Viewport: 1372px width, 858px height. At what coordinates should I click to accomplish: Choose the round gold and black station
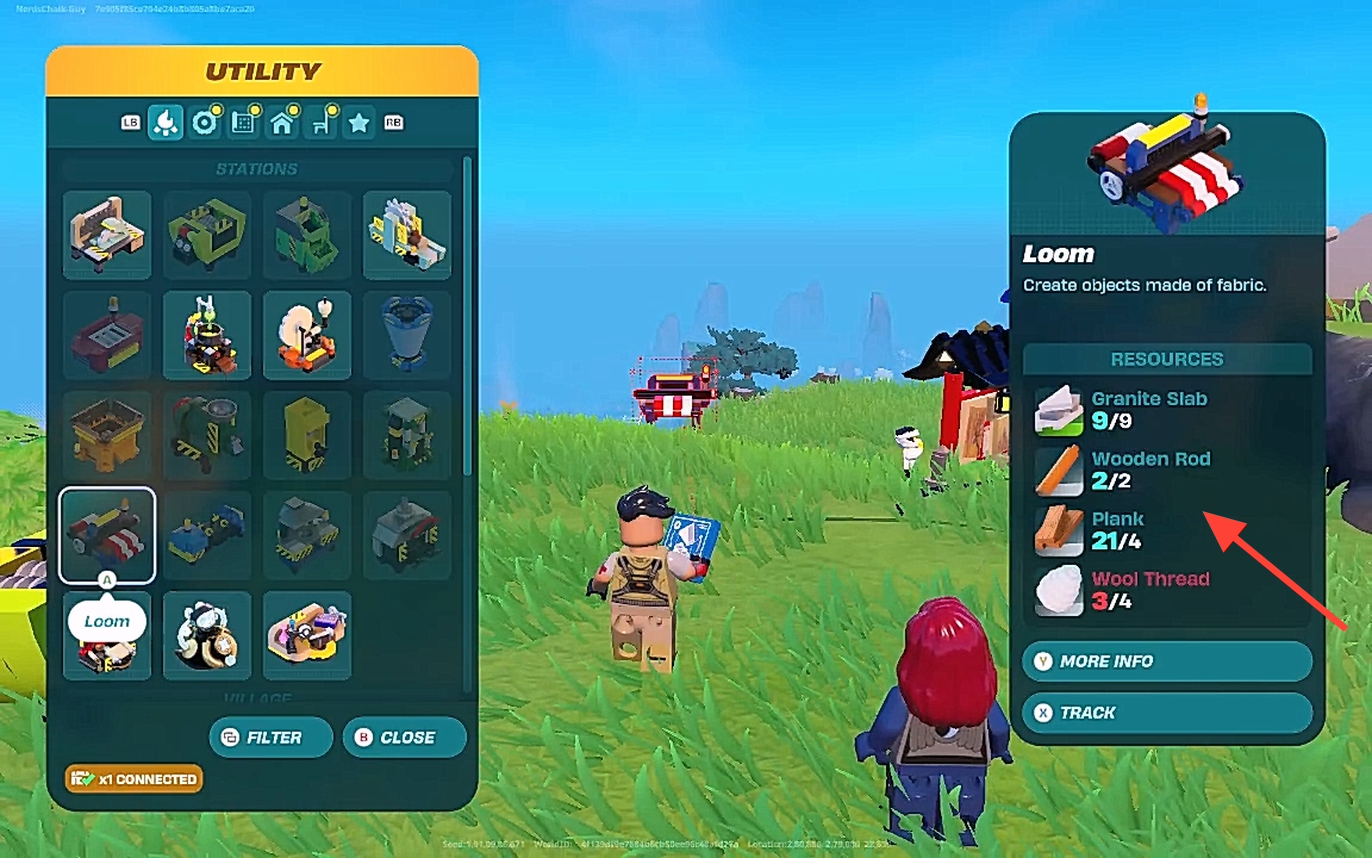pyautogui.click(x=207, y=635)
